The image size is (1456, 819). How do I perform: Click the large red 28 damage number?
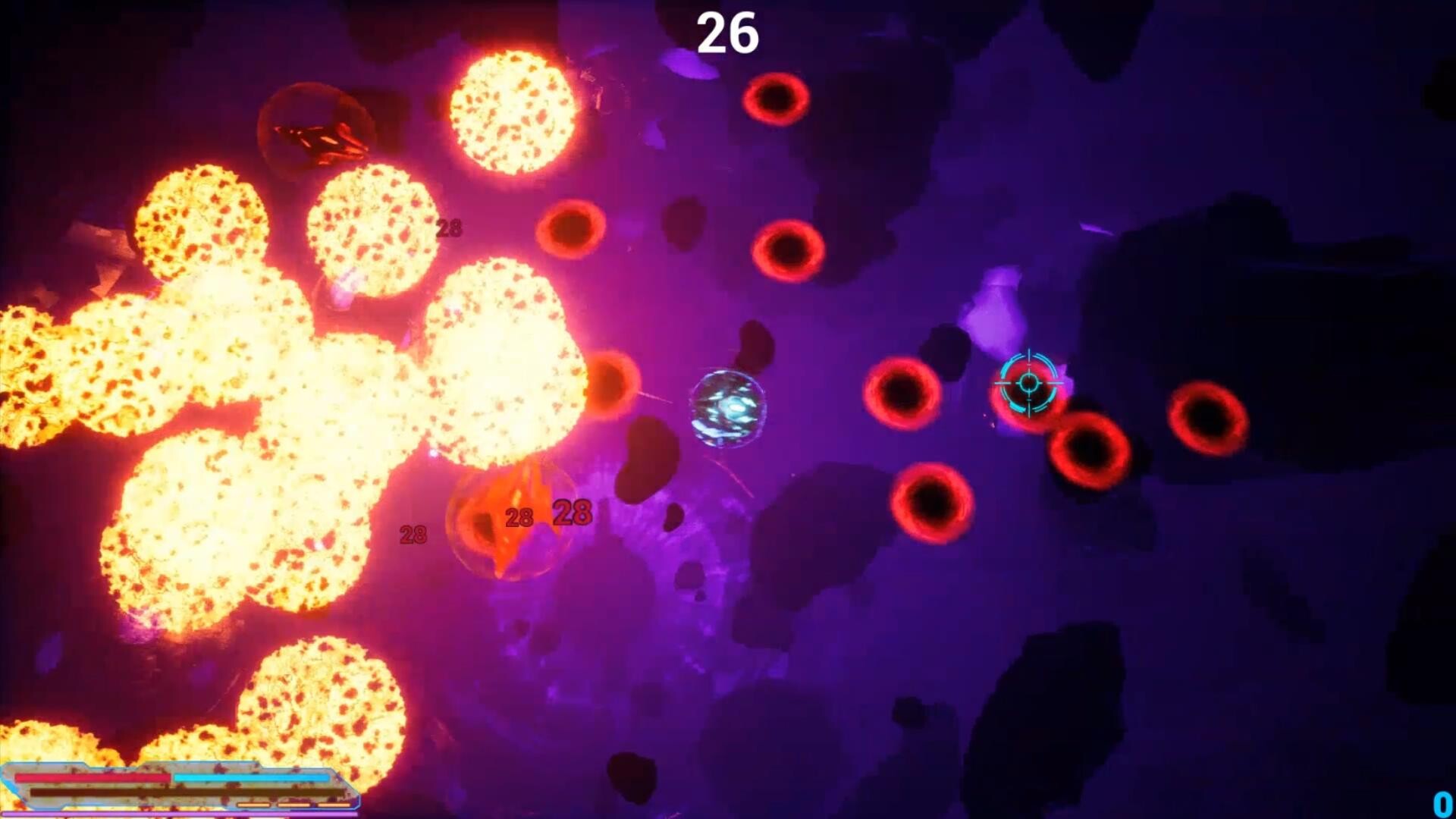click(571, 514)
